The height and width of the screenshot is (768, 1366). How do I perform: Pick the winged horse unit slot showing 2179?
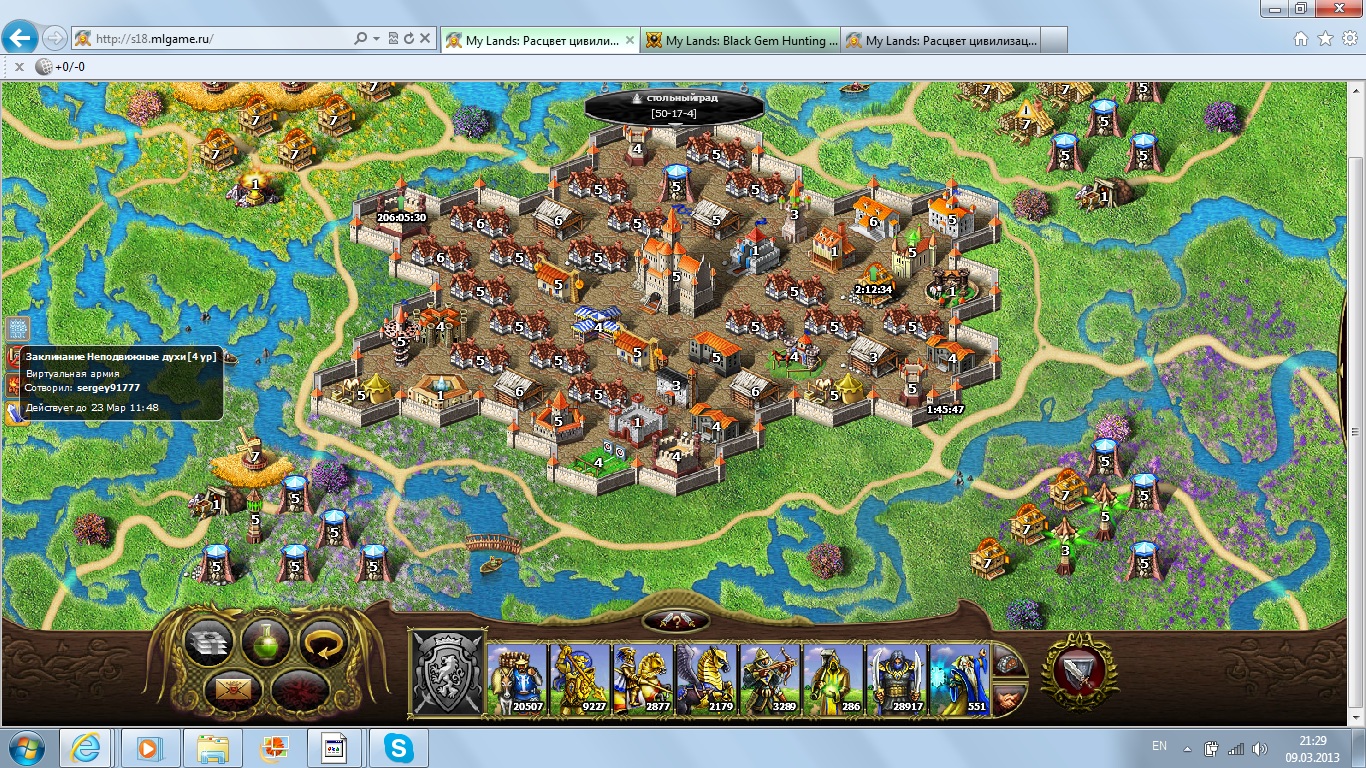pyautogui.click(x=706, y=680)
